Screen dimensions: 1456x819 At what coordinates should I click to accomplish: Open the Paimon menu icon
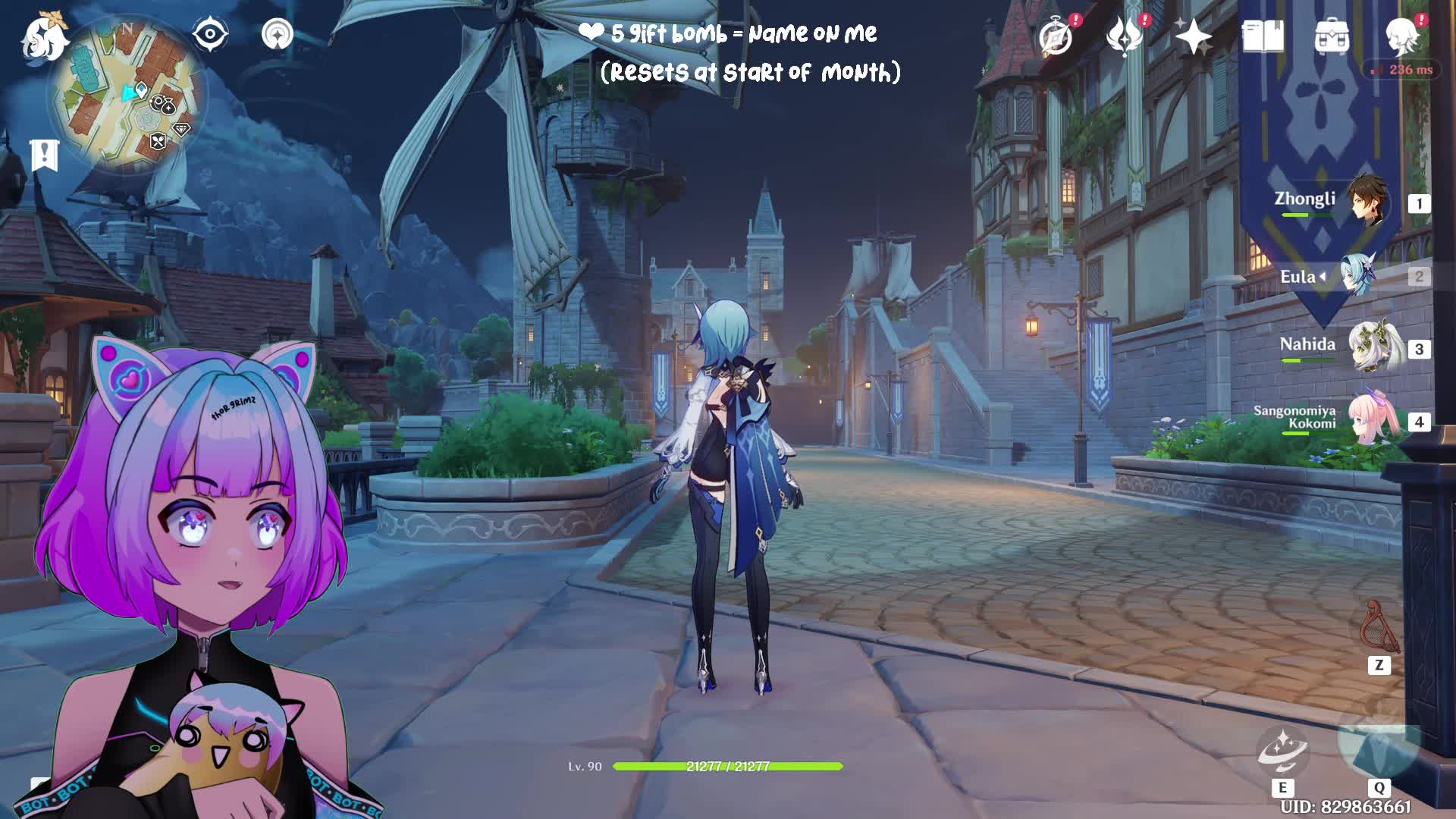coord(45,36)
